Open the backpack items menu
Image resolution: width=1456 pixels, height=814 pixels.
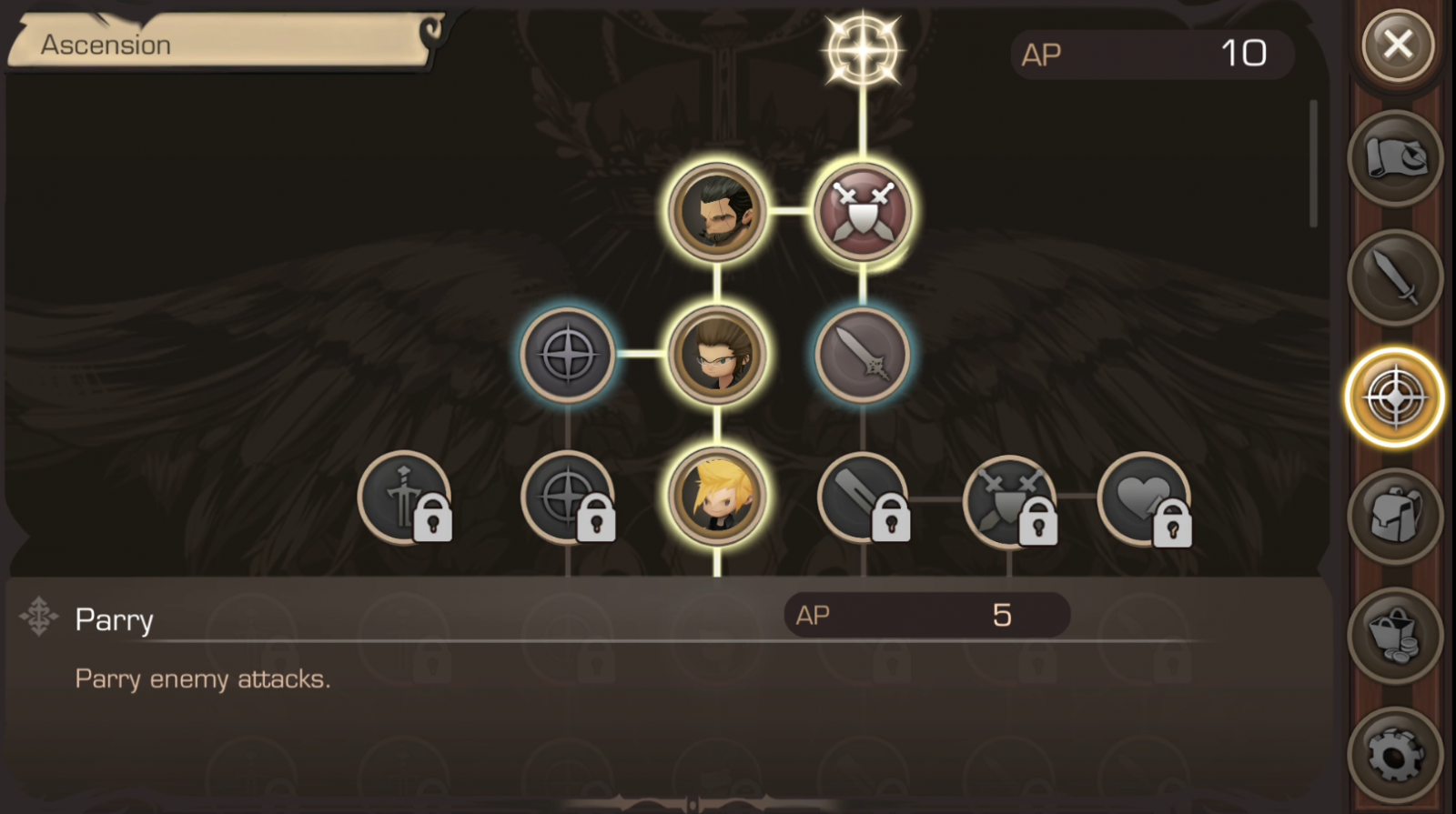tap(1395, 516)
